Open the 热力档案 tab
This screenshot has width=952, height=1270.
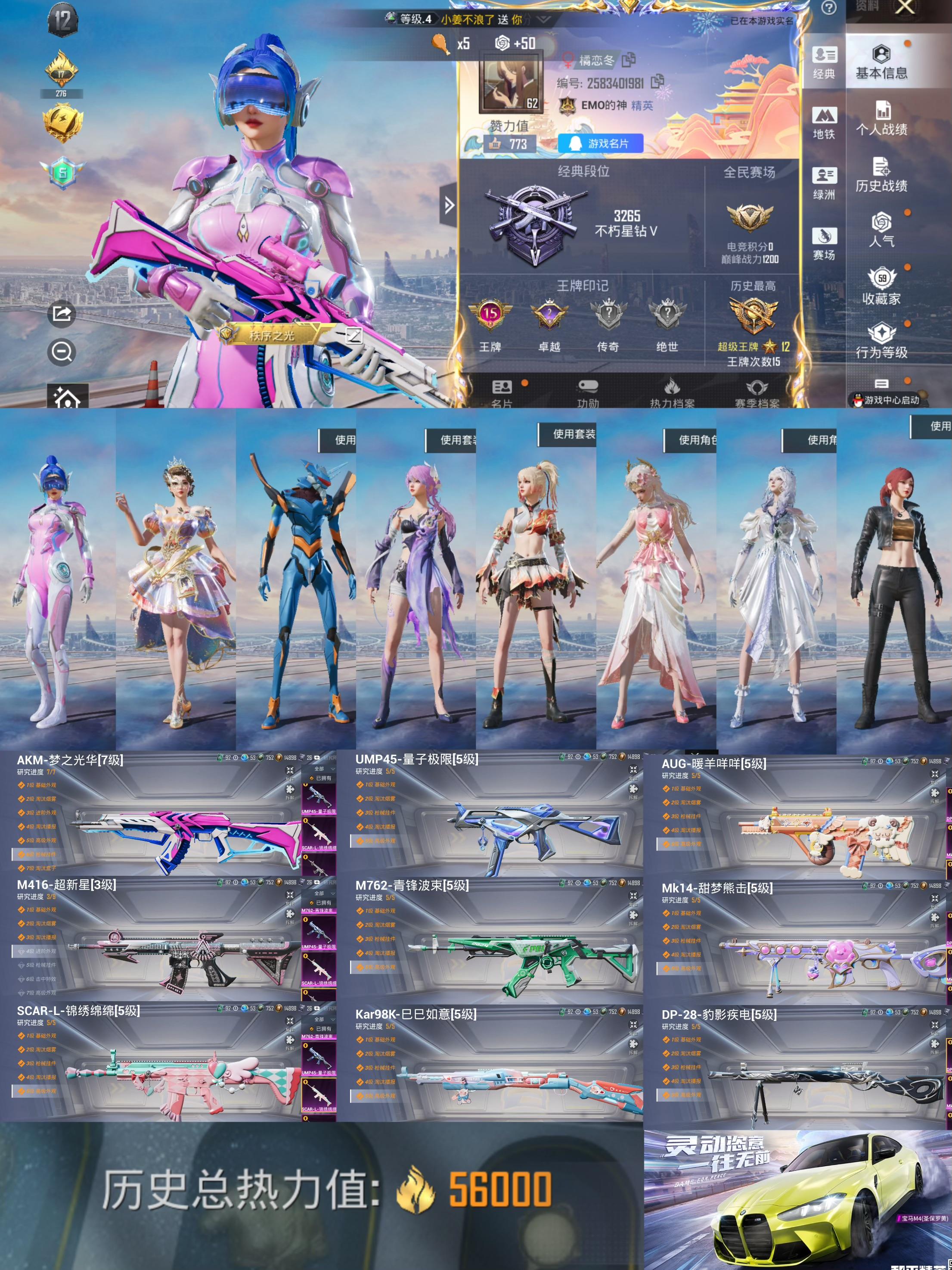(x=672, y=394)
